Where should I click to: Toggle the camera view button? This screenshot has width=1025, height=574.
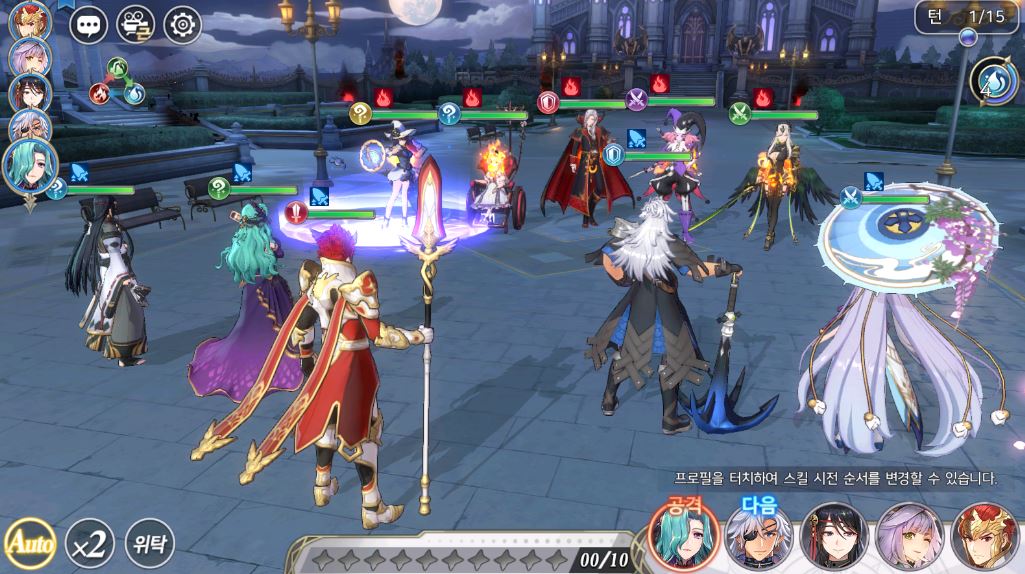click(135, 25)
